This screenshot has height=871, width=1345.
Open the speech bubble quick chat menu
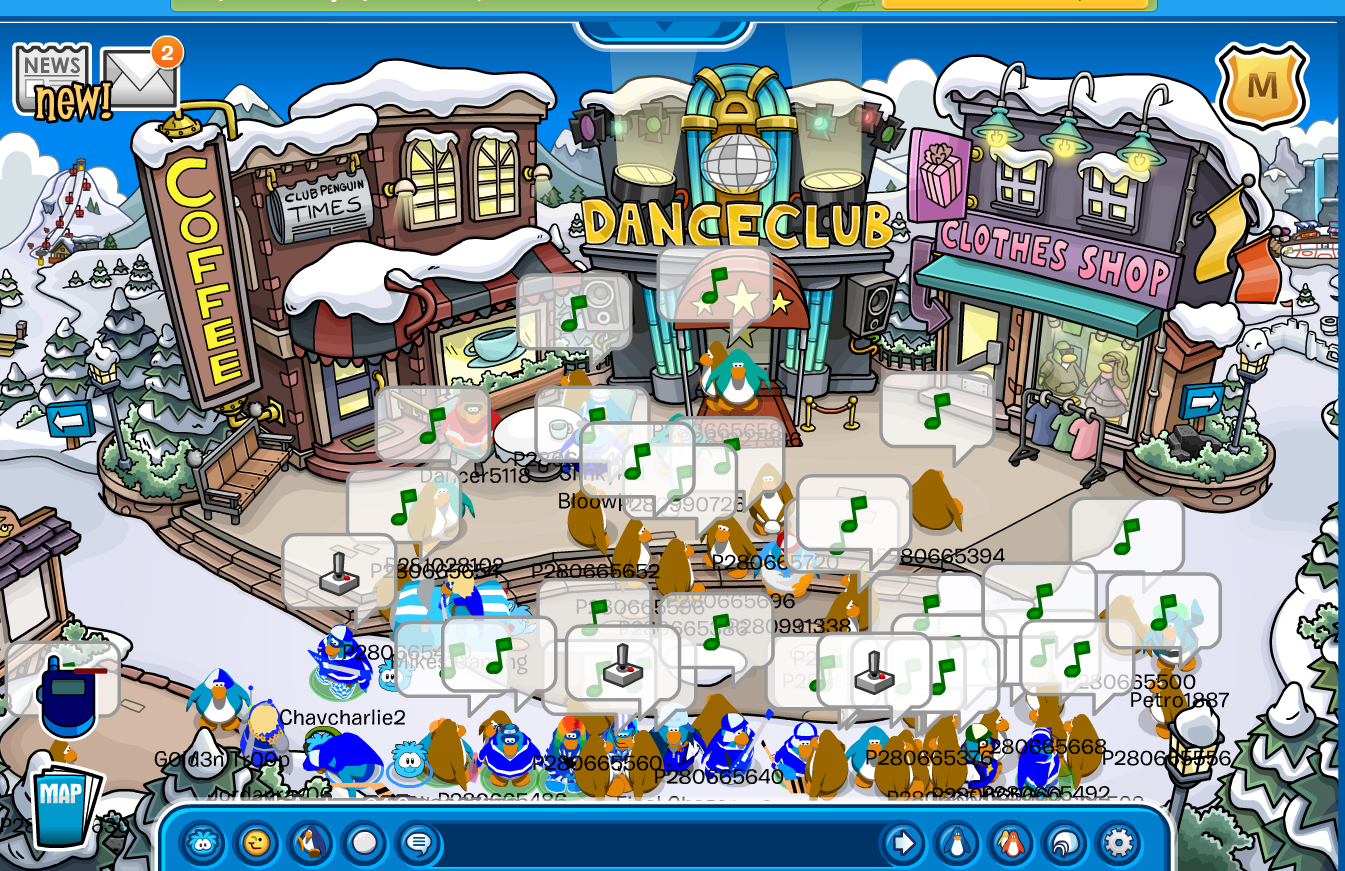(x=418, y=843)
